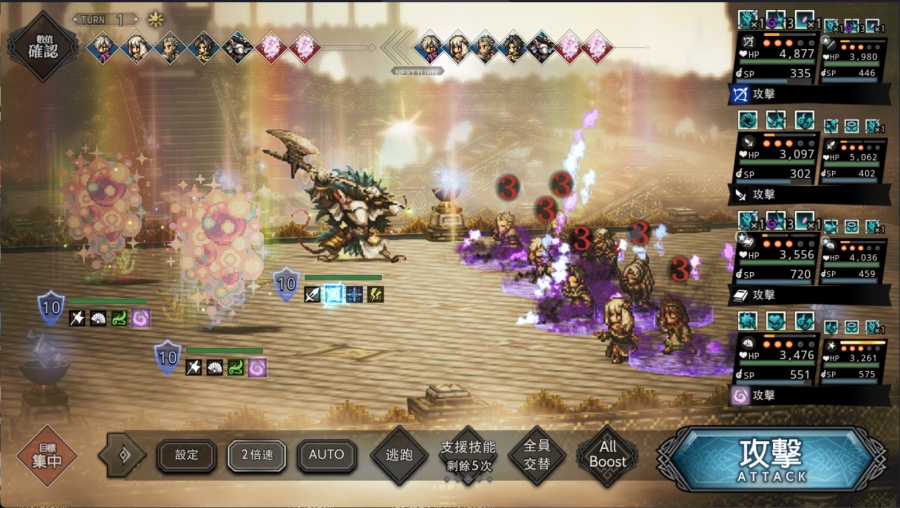The height and width of the screenshot is (508, 900).
Task: Toggle AUTO battle mode
Action: click(326, 455)
